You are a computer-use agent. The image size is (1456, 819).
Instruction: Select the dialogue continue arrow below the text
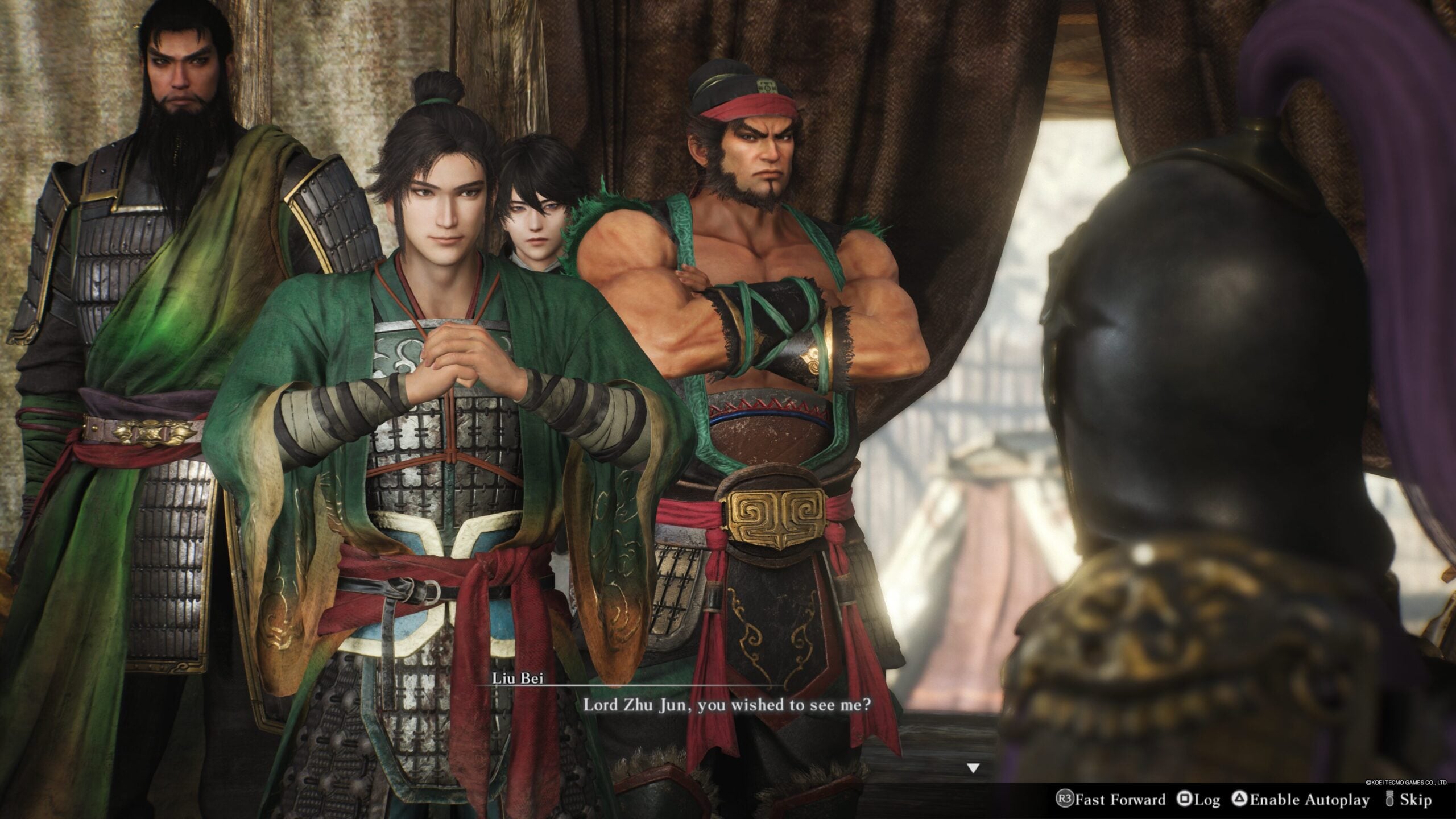click(973, 767)
